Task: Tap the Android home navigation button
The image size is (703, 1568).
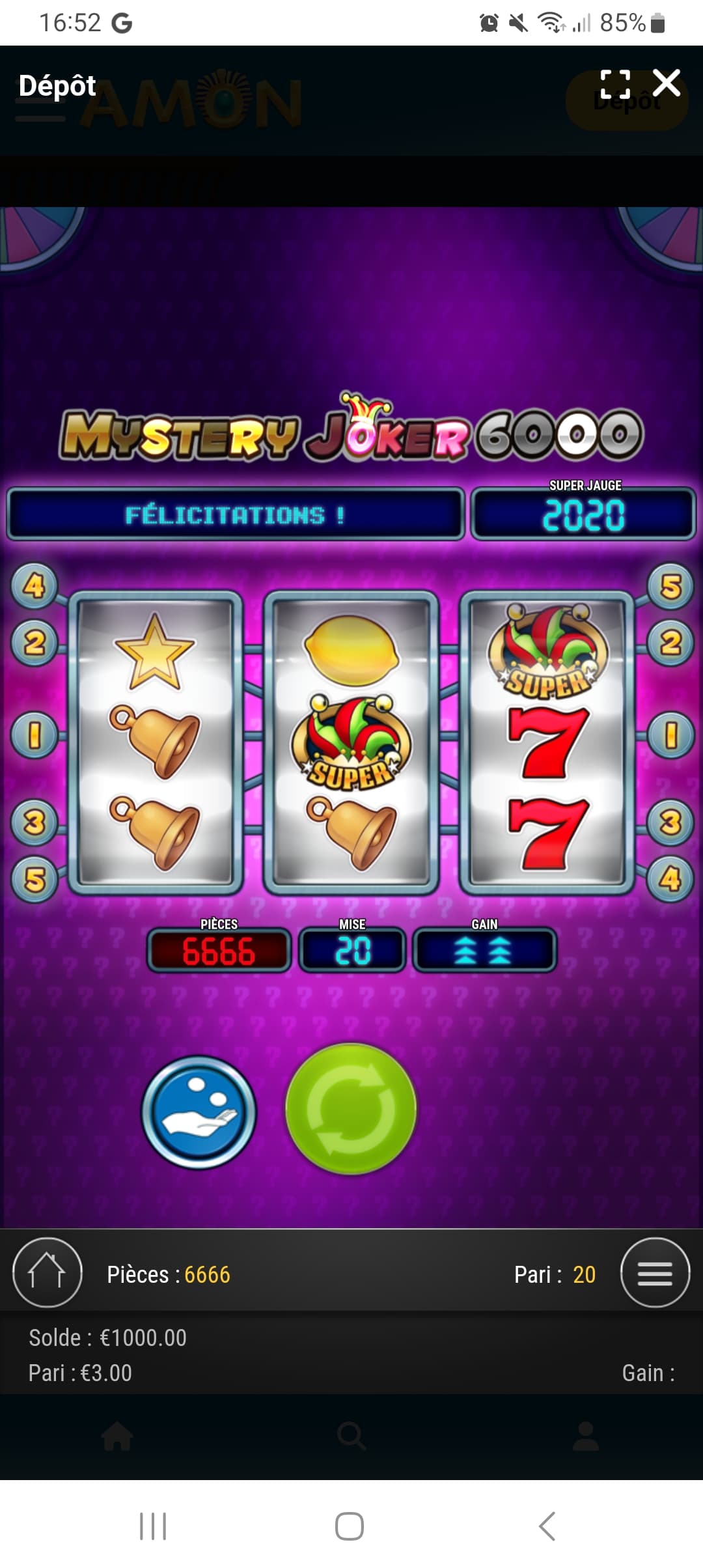Action: point(350,1526)
